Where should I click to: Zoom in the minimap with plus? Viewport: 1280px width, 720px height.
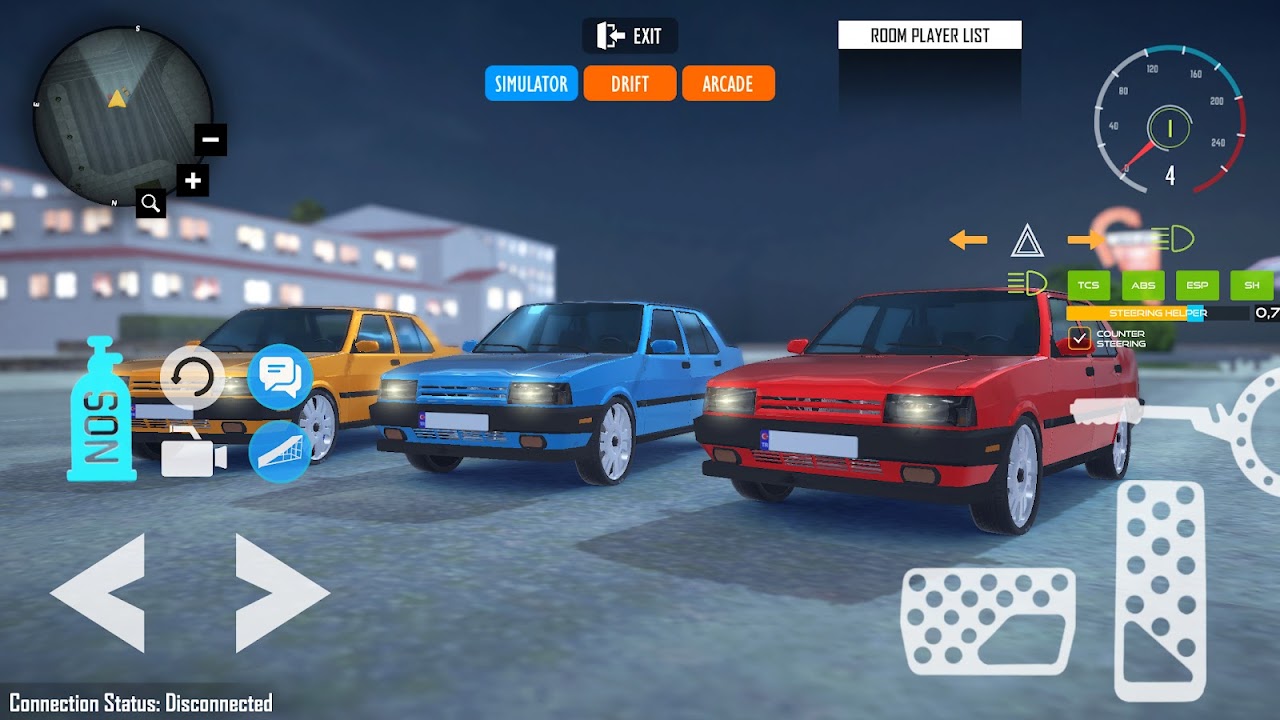click(193, 181)
